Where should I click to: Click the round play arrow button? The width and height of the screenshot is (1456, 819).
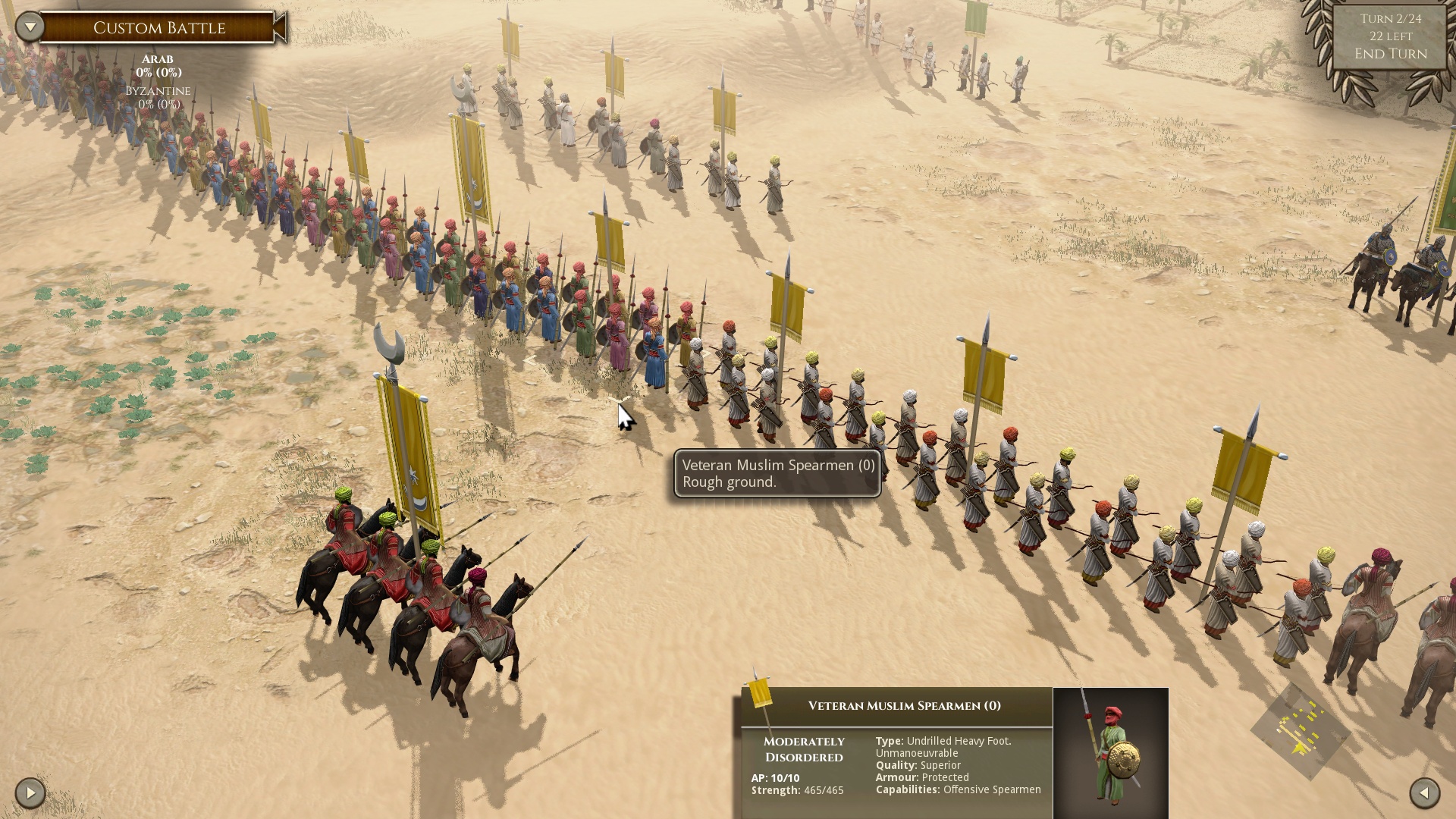point(30,793)
